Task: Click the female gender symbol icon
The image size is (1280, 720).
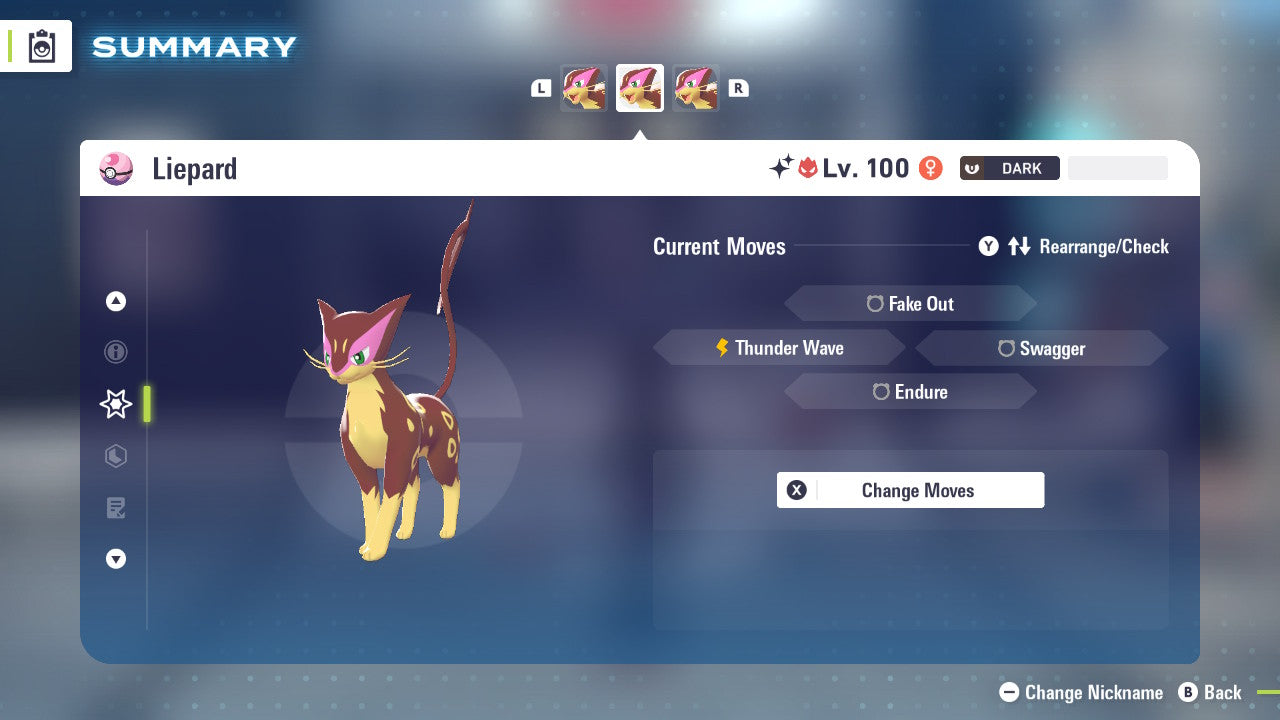Action: (930, 168)
